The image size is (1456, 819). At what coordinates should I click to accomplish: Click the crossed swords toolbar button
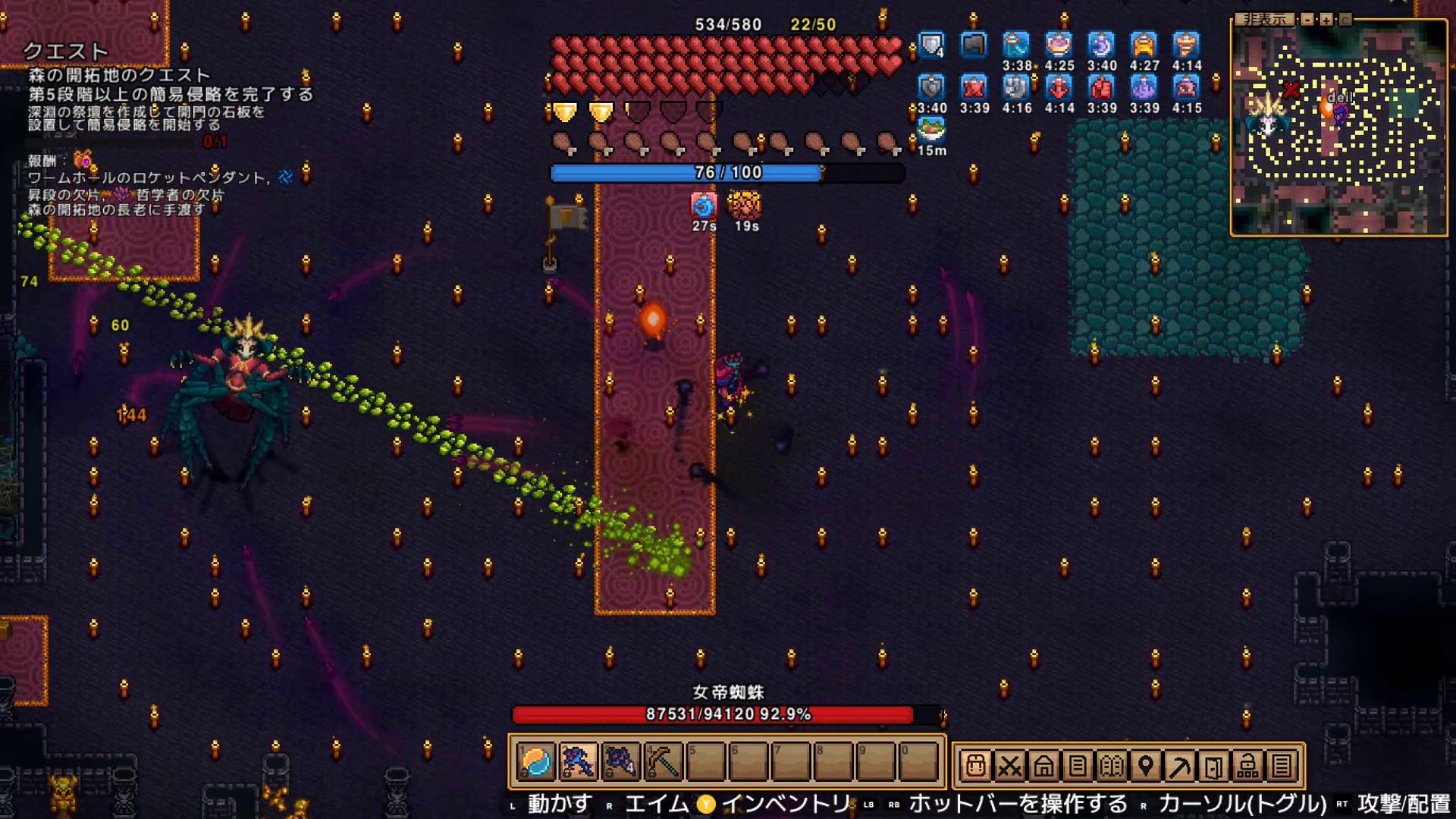click(1009, 766)
